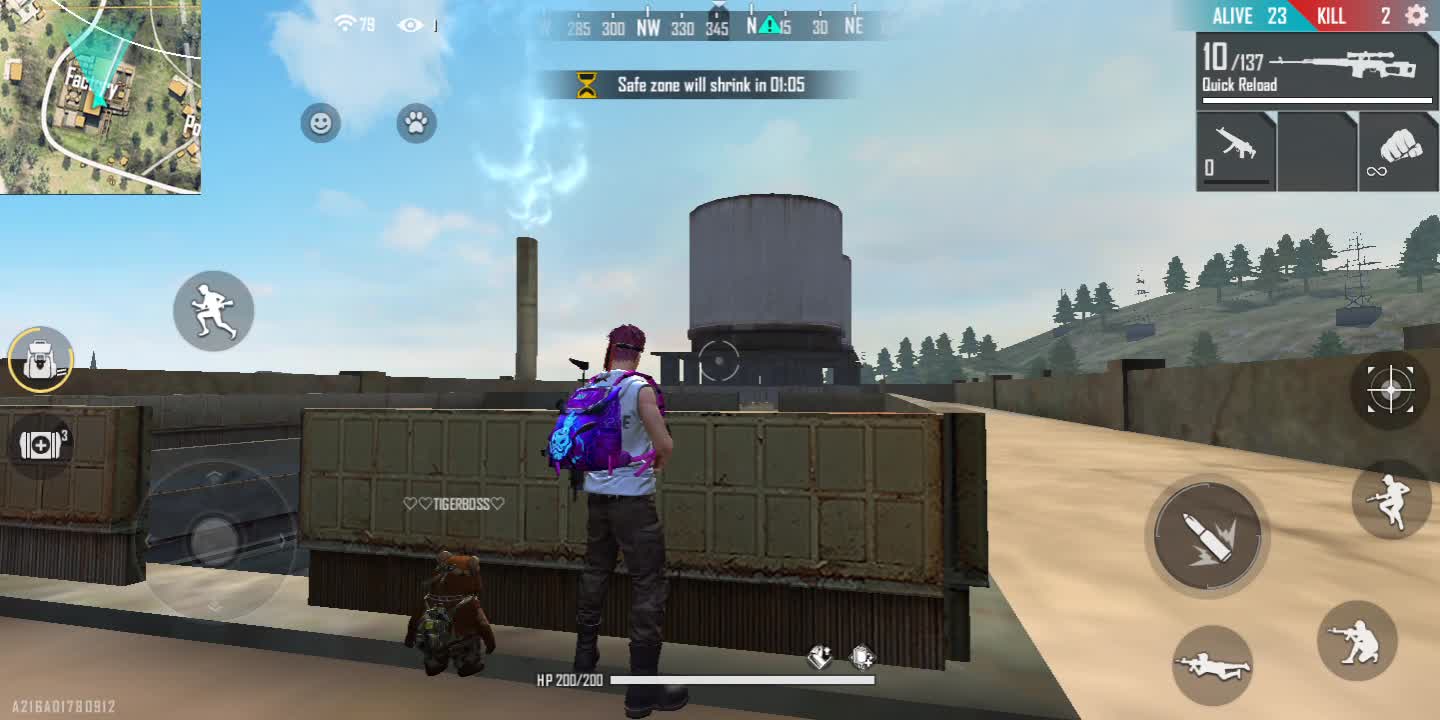Open the backpack inventory
The width and height of the screenshot is (1440, 720).
(x=41, y=359)
